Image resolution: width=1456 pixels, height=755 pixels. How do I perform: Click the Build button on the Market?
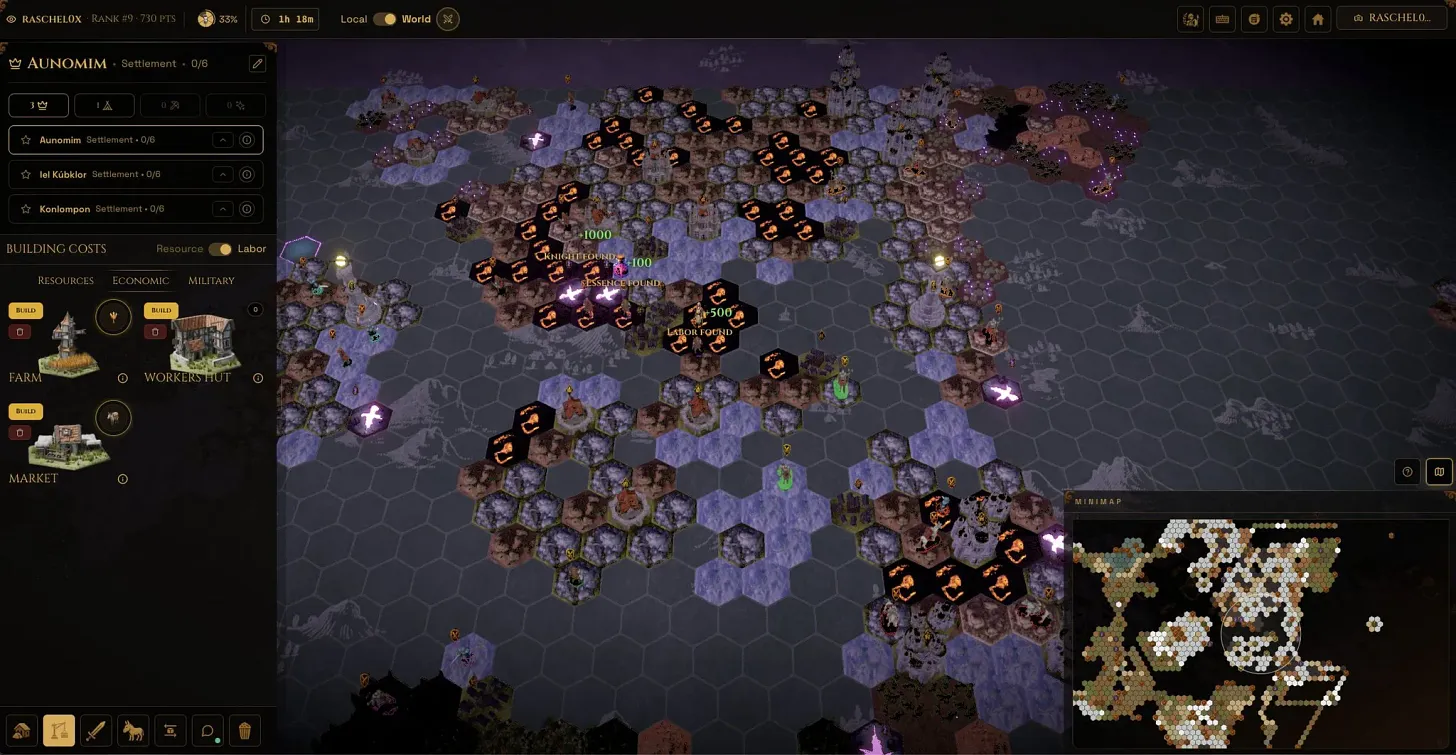coord(25,410)
